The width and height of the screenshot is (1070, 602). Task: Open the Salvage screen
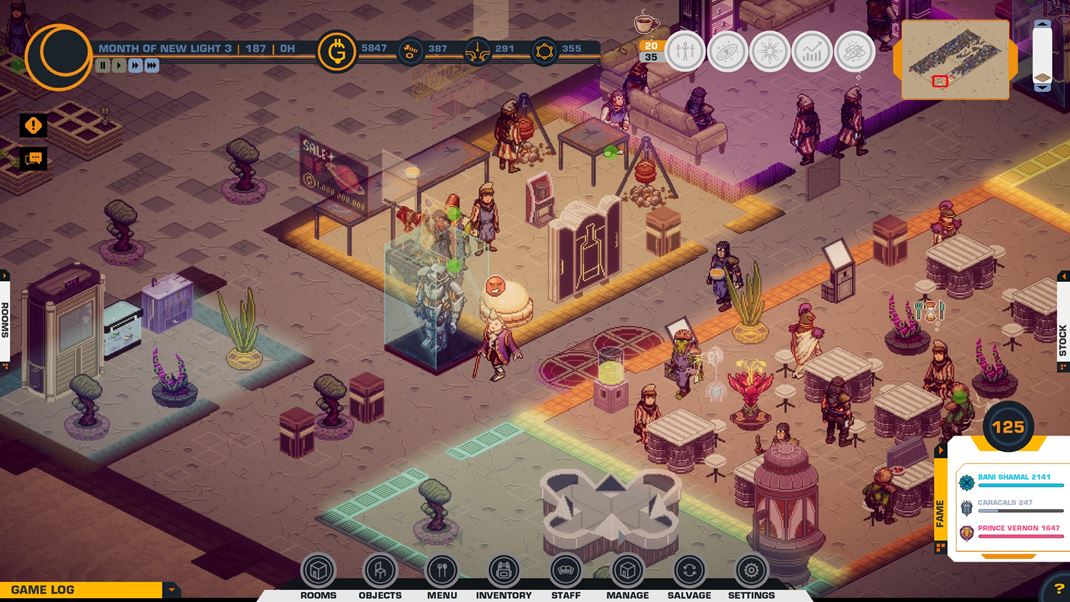689,572
